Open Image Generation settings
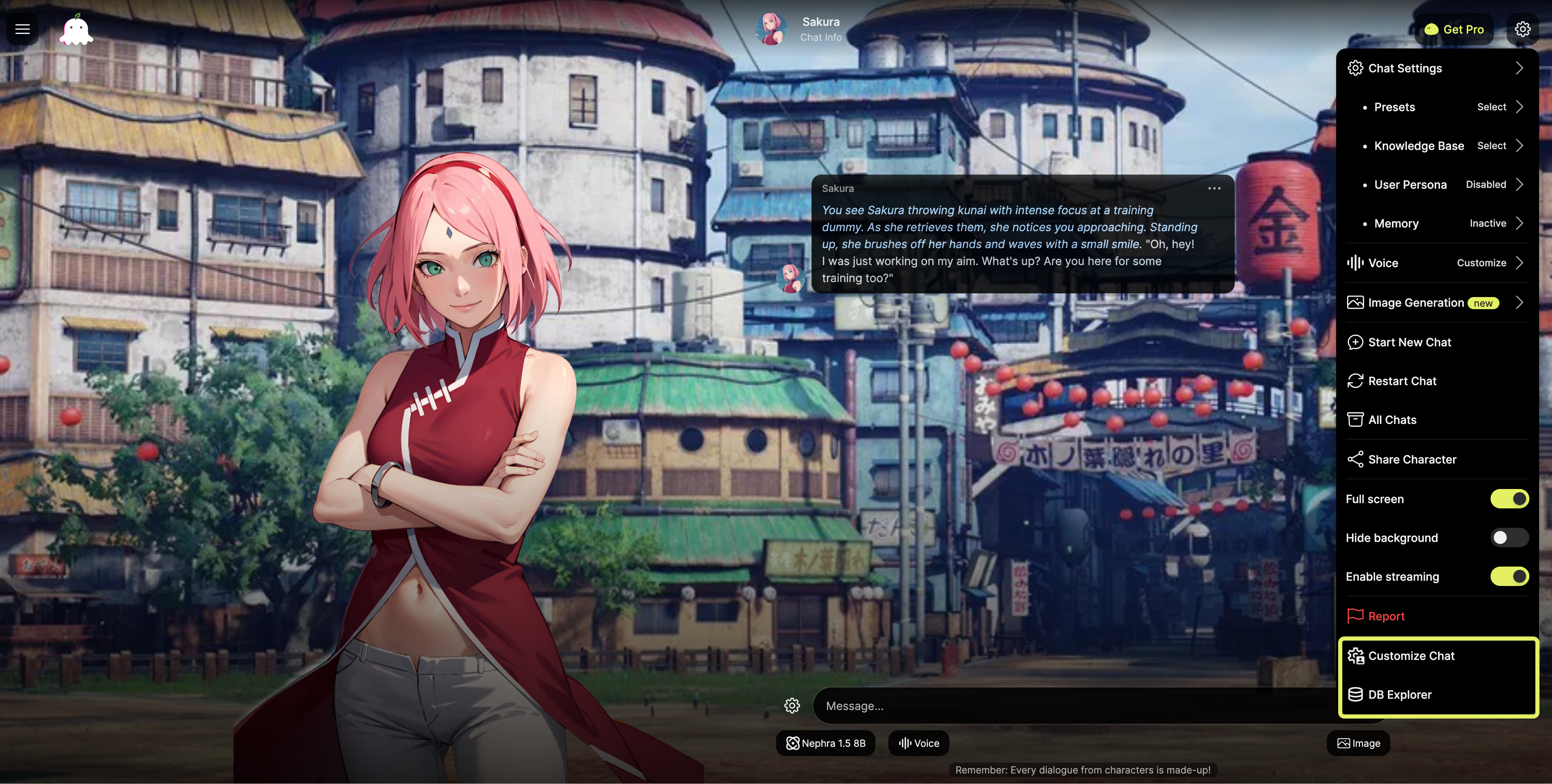The height and width of the screenshot is (784, 1552). [x=1437, y=303]
